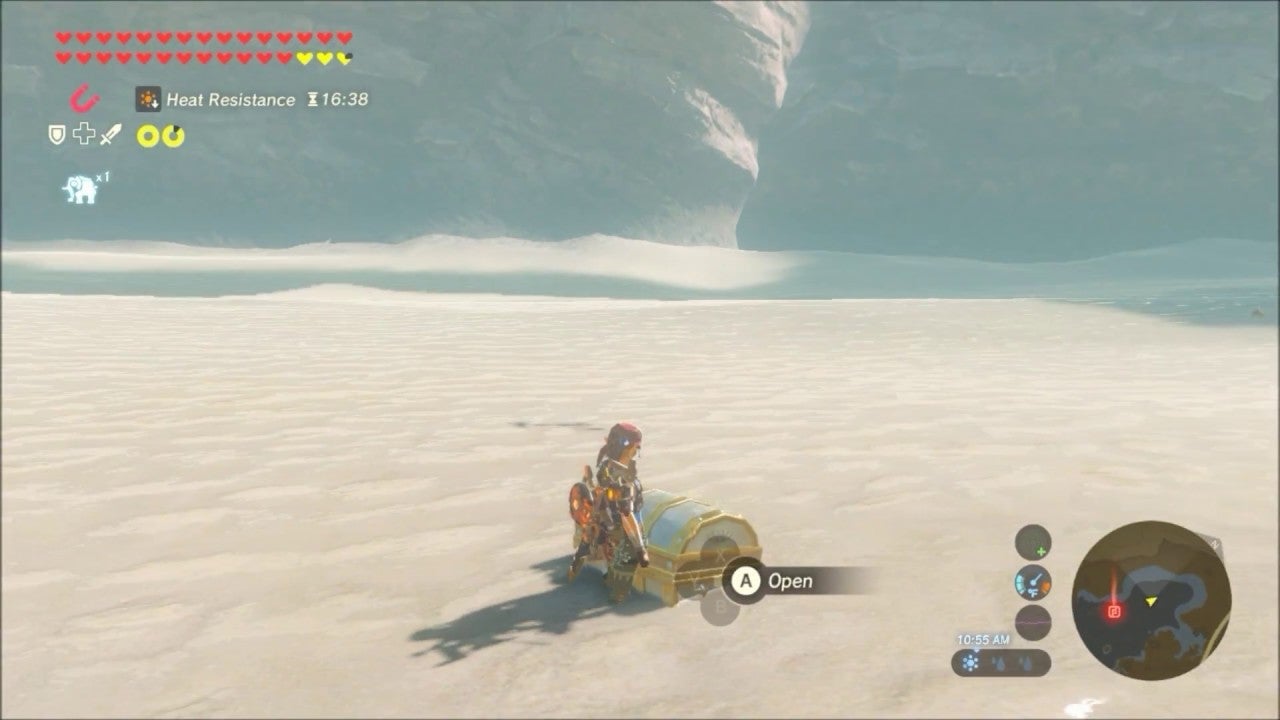Select the red shrine marker on minimap

(x=1114, y=611)
